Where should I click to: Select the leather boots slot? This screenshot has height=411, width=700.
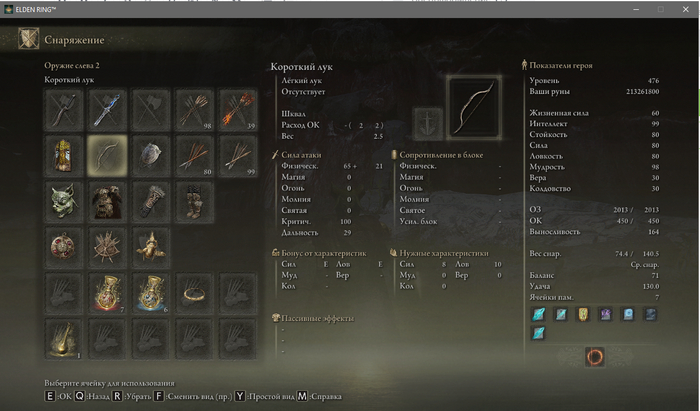[194, 201]
